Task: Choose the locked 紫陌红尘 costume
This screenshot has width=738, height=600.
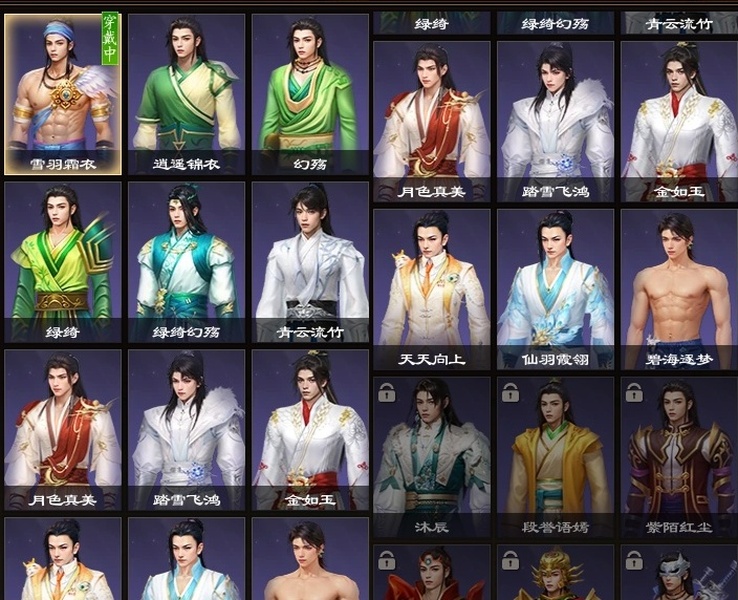Action: click(x=679, y=456)
